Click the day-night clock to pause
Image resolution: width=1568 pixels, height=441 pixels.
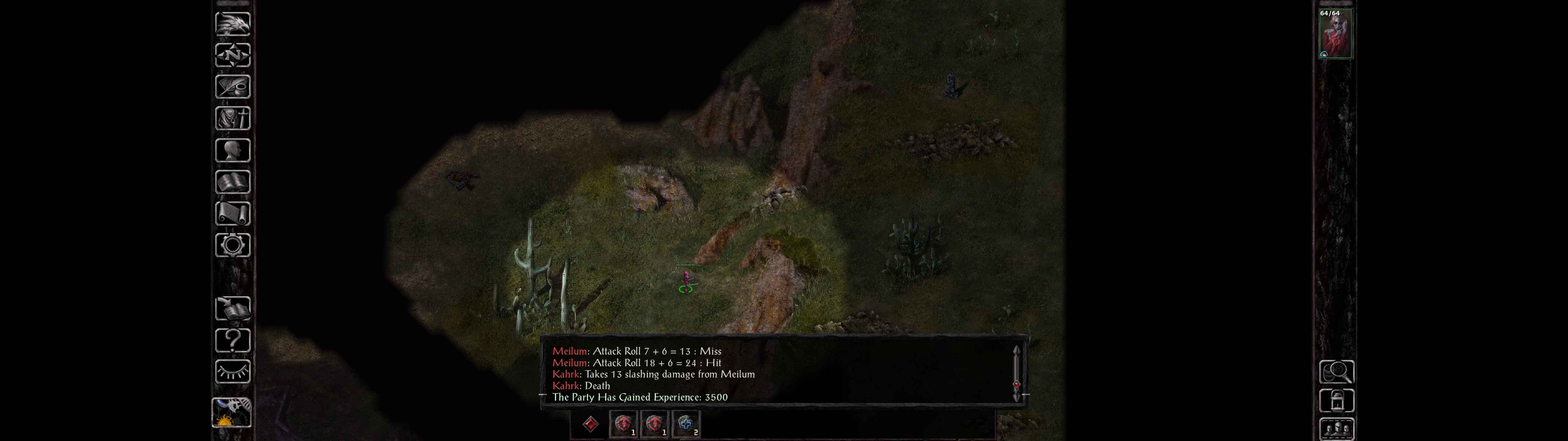231,412
